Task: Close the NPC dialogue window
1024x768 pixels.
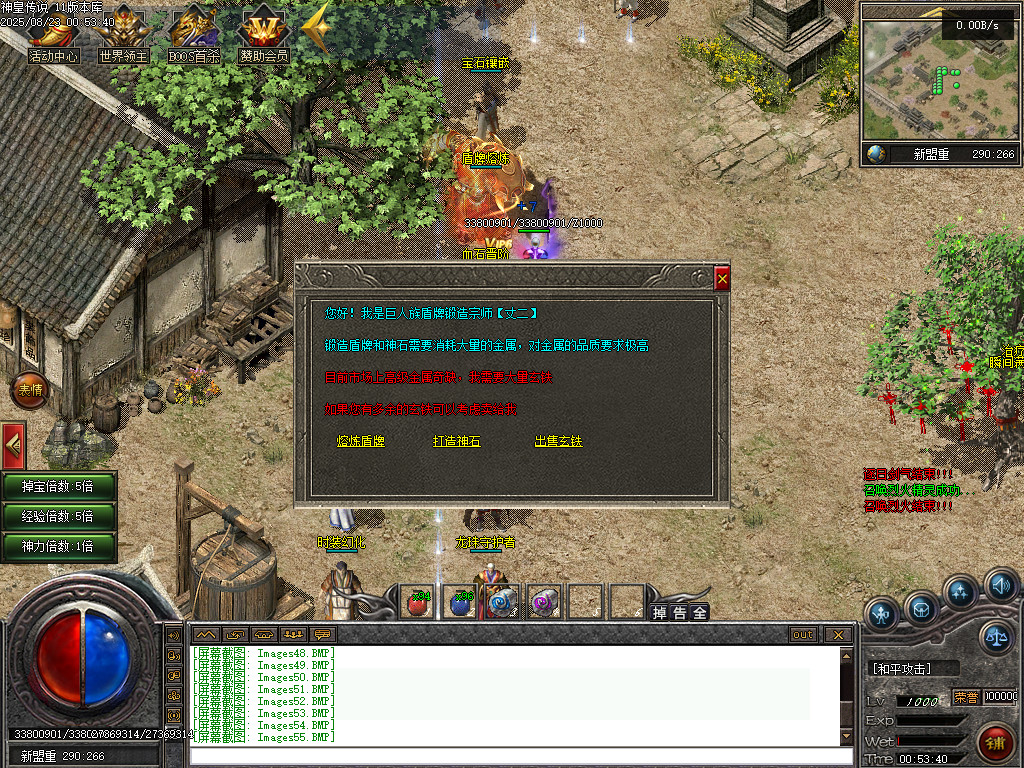Action: (x=722, y=280)
